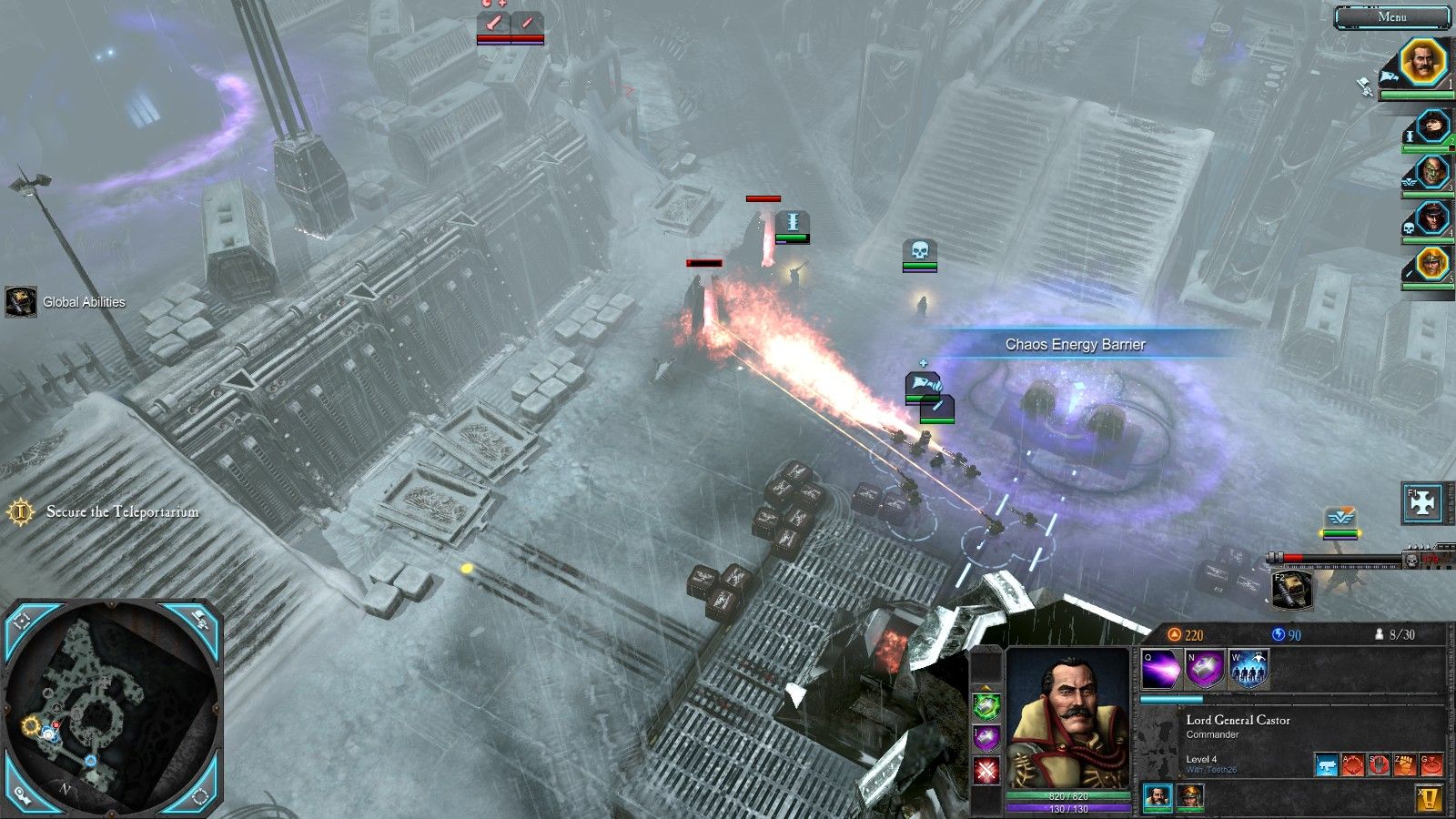
Task: Click the yellow exclamation alert button
Action: coord(1430,799)
